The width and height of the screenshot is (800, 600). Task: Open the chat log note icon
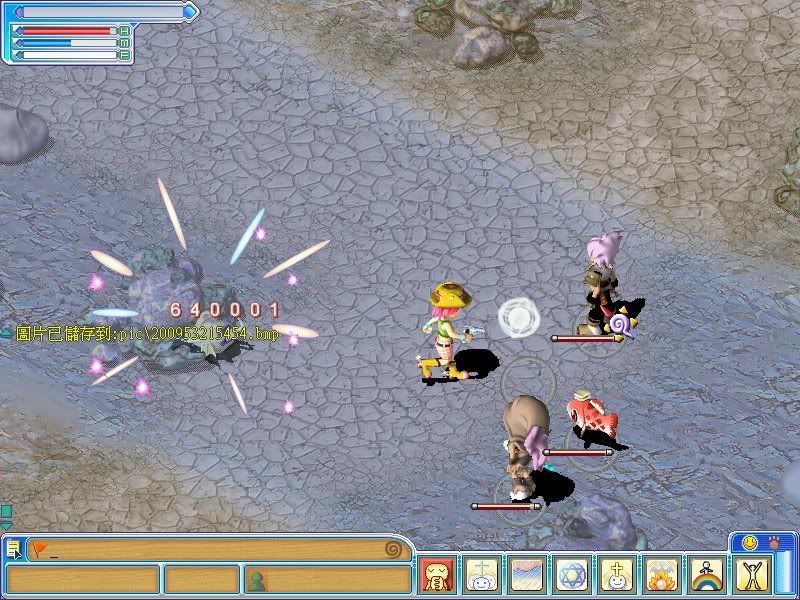[14, 549]
